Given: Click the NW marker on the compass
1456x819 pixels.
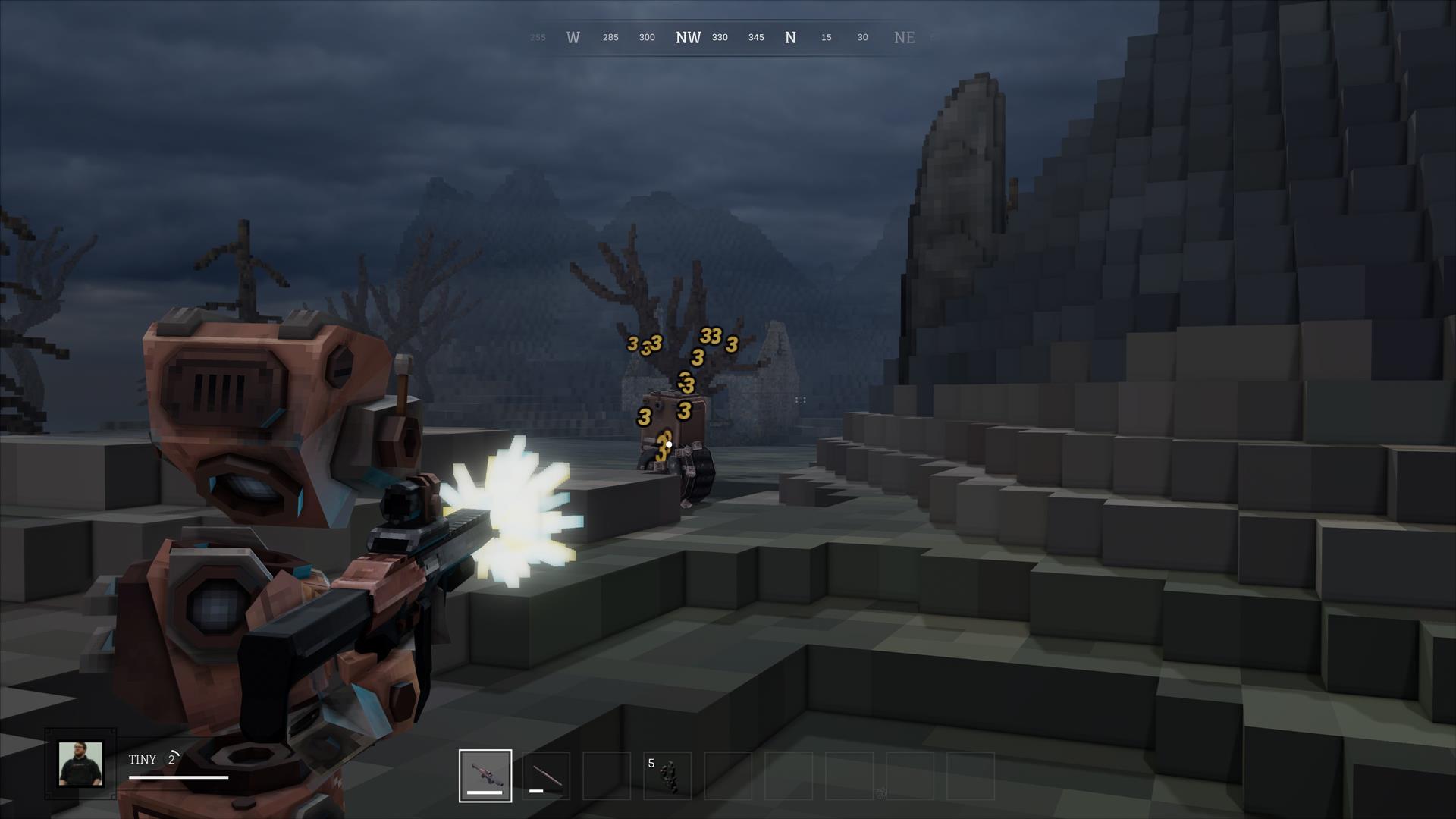Looking at the screenshot, I should (689, 37).
